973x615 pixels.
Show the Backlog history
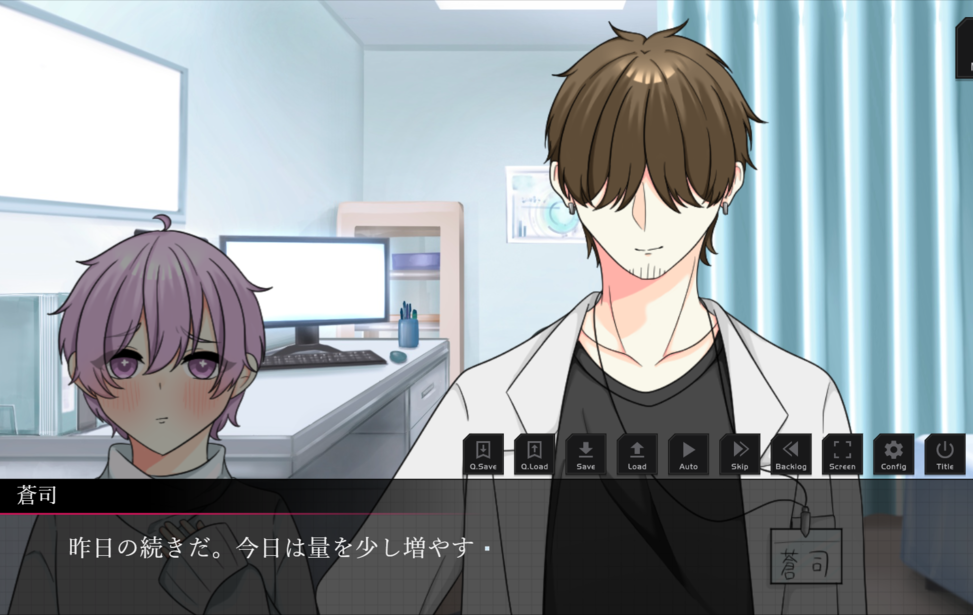point(791,454)
